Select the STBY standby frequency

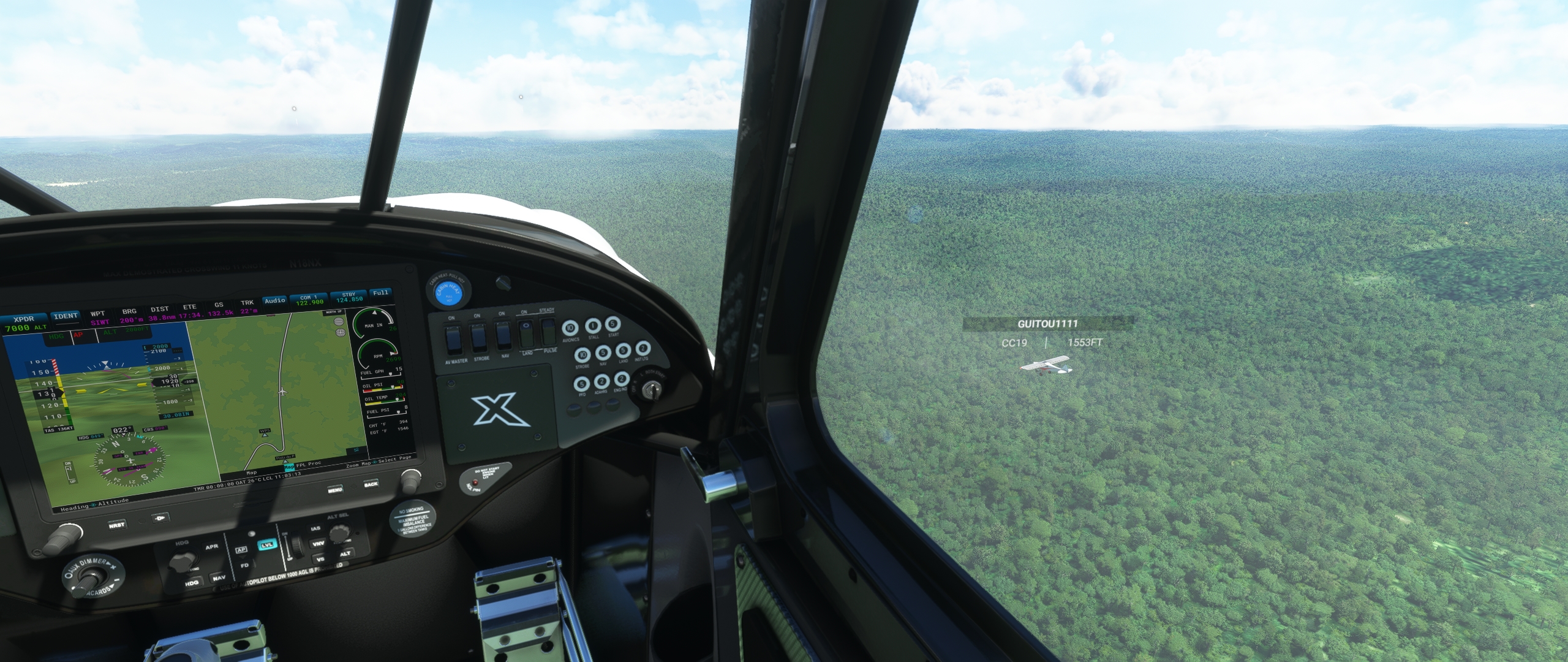tap(349, 297)
